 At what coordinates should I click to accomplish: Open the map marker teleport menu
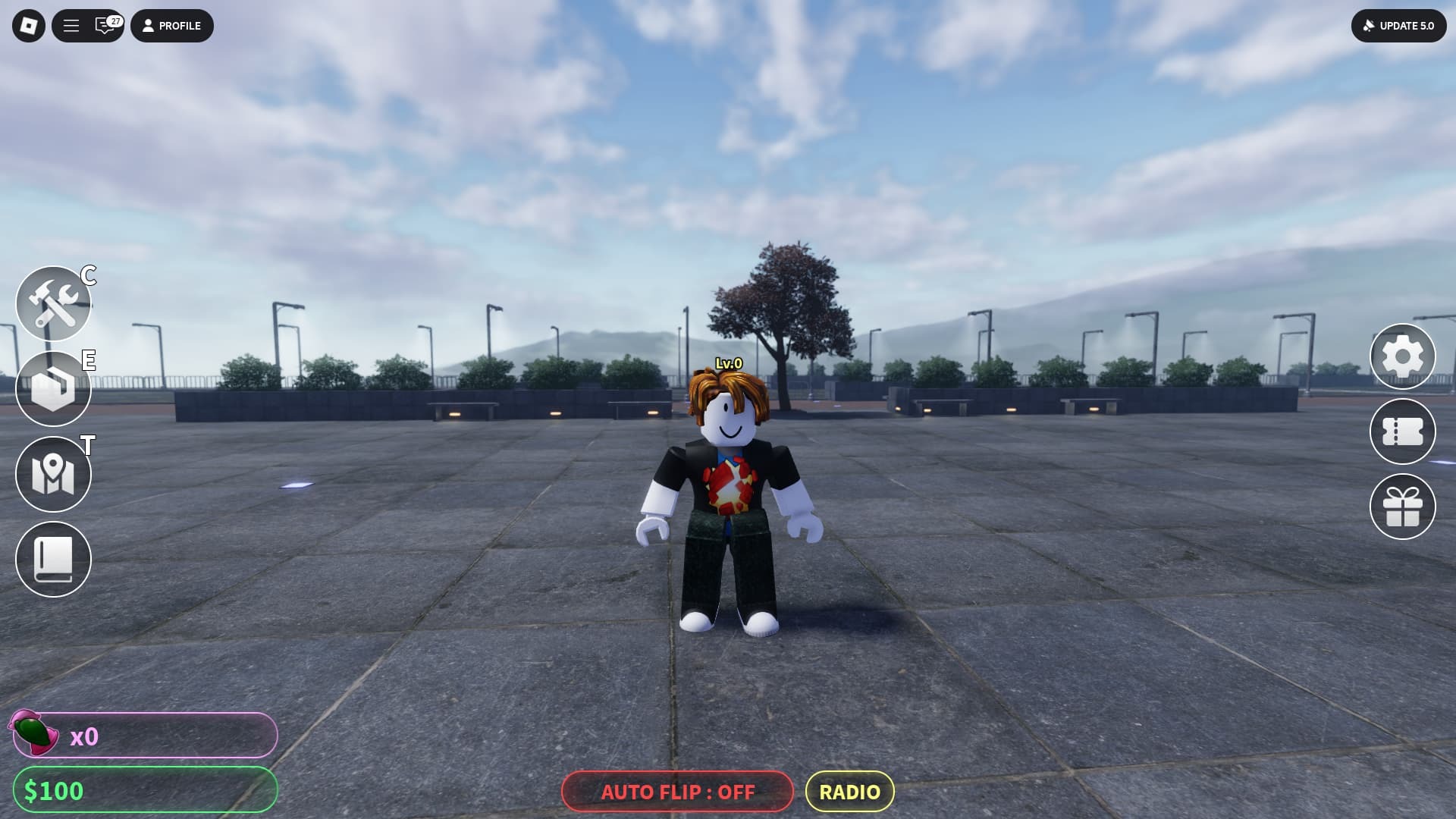(53, 475)
